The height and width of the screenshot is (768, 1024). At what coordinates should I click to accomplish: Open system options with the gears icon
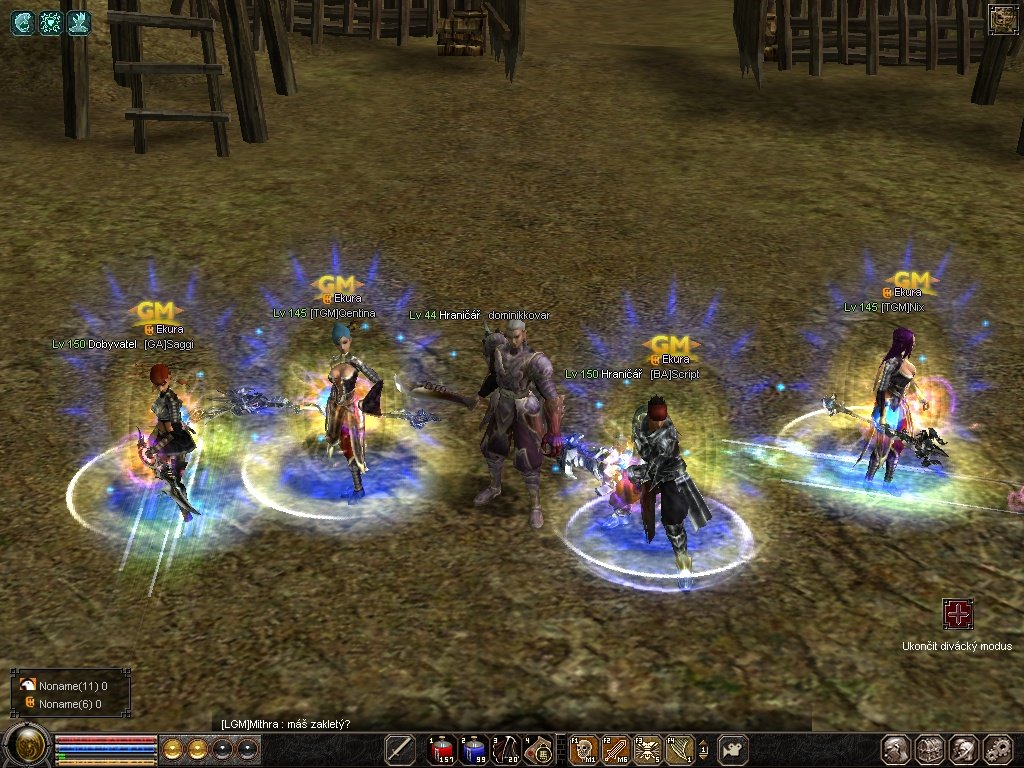point(998,749)
